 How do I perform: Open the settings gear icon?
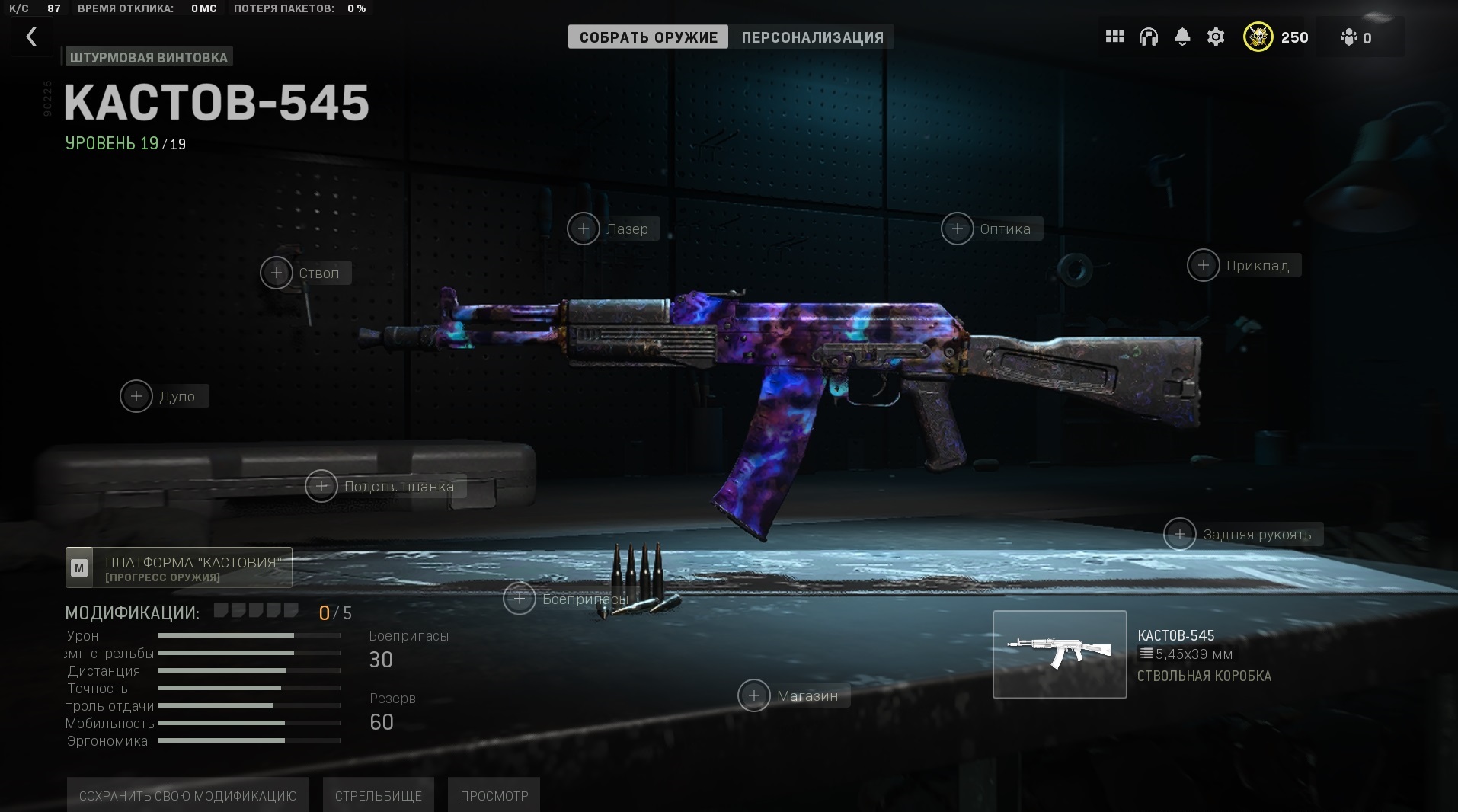pyautogui.click(x=1216, y=37)
